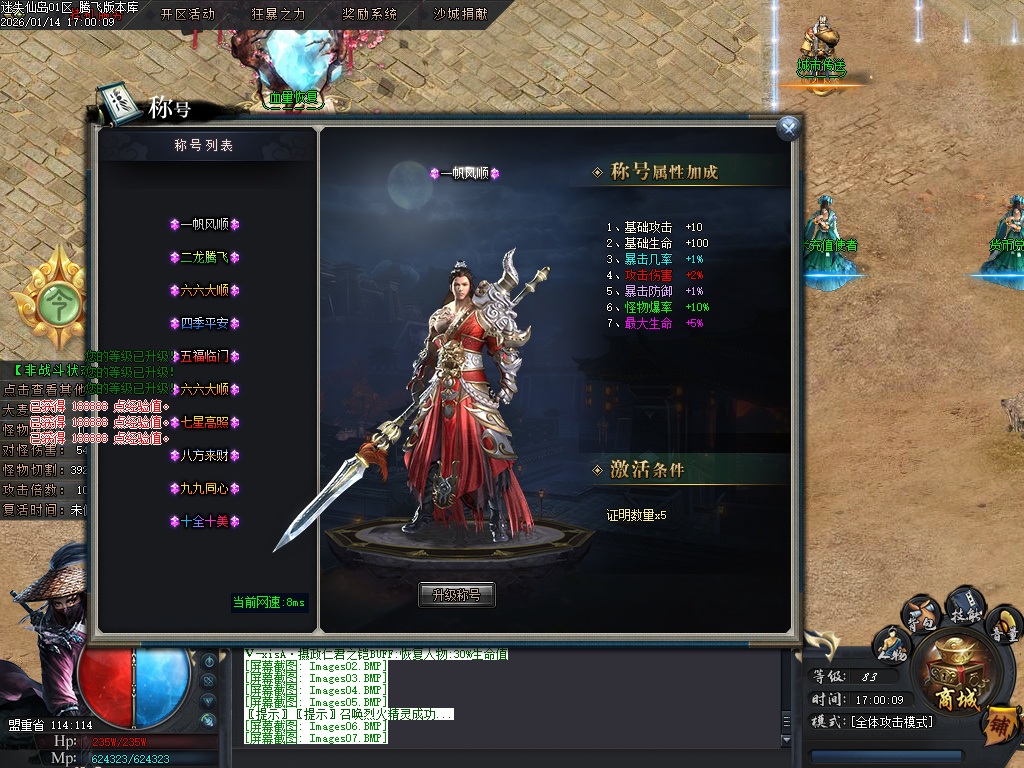Click the 升级称号 upgrade button
The image size is (1024, 768).
tap(456, 595)
